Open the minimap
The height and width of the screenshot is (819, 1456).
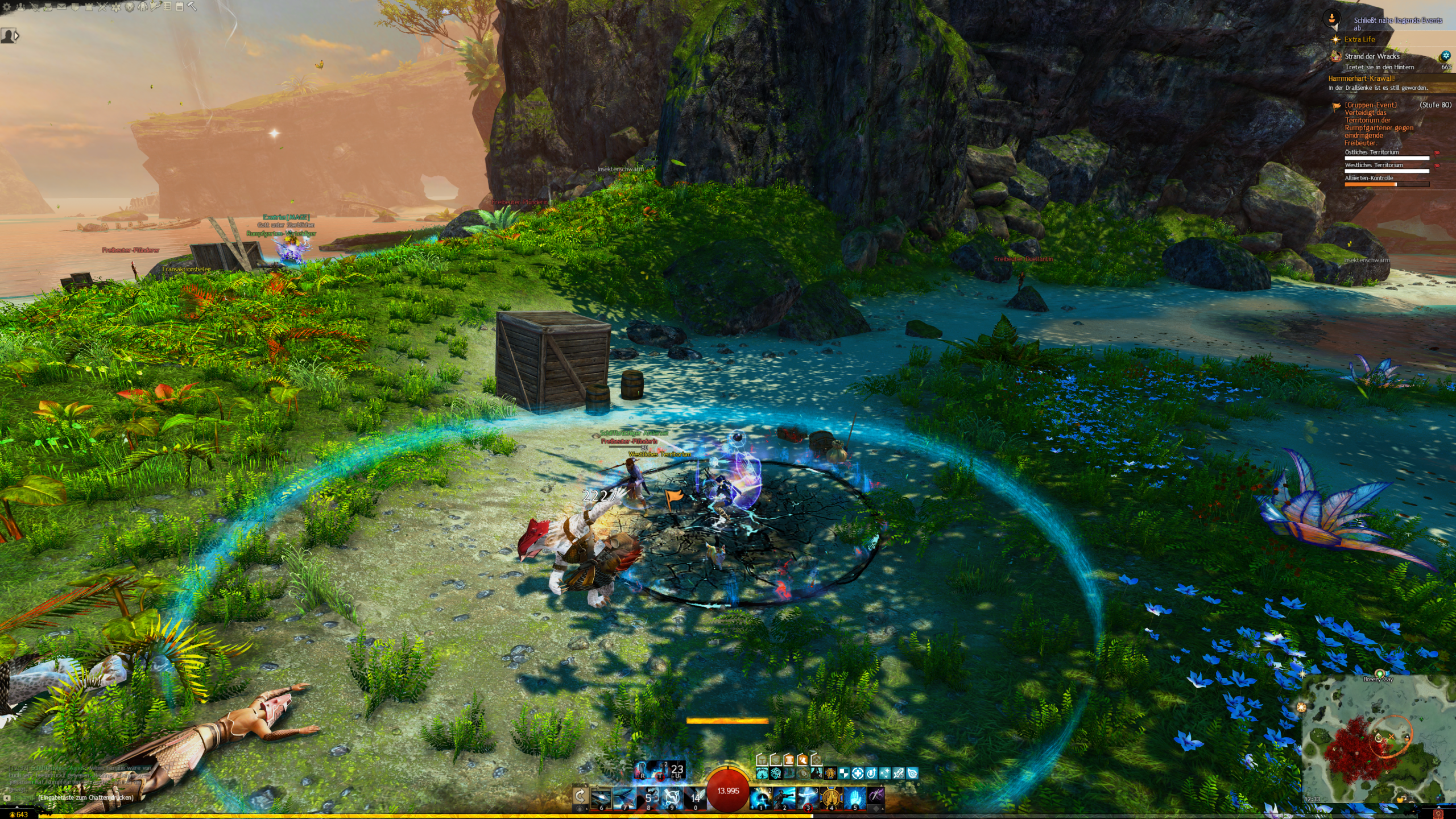[x=1376, y=739]
